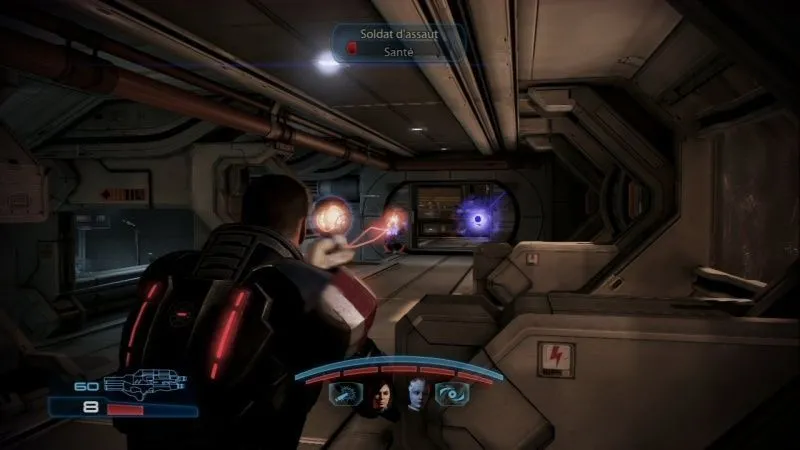Click the Soldat d'assaut target panel

[x=398, y=42]
